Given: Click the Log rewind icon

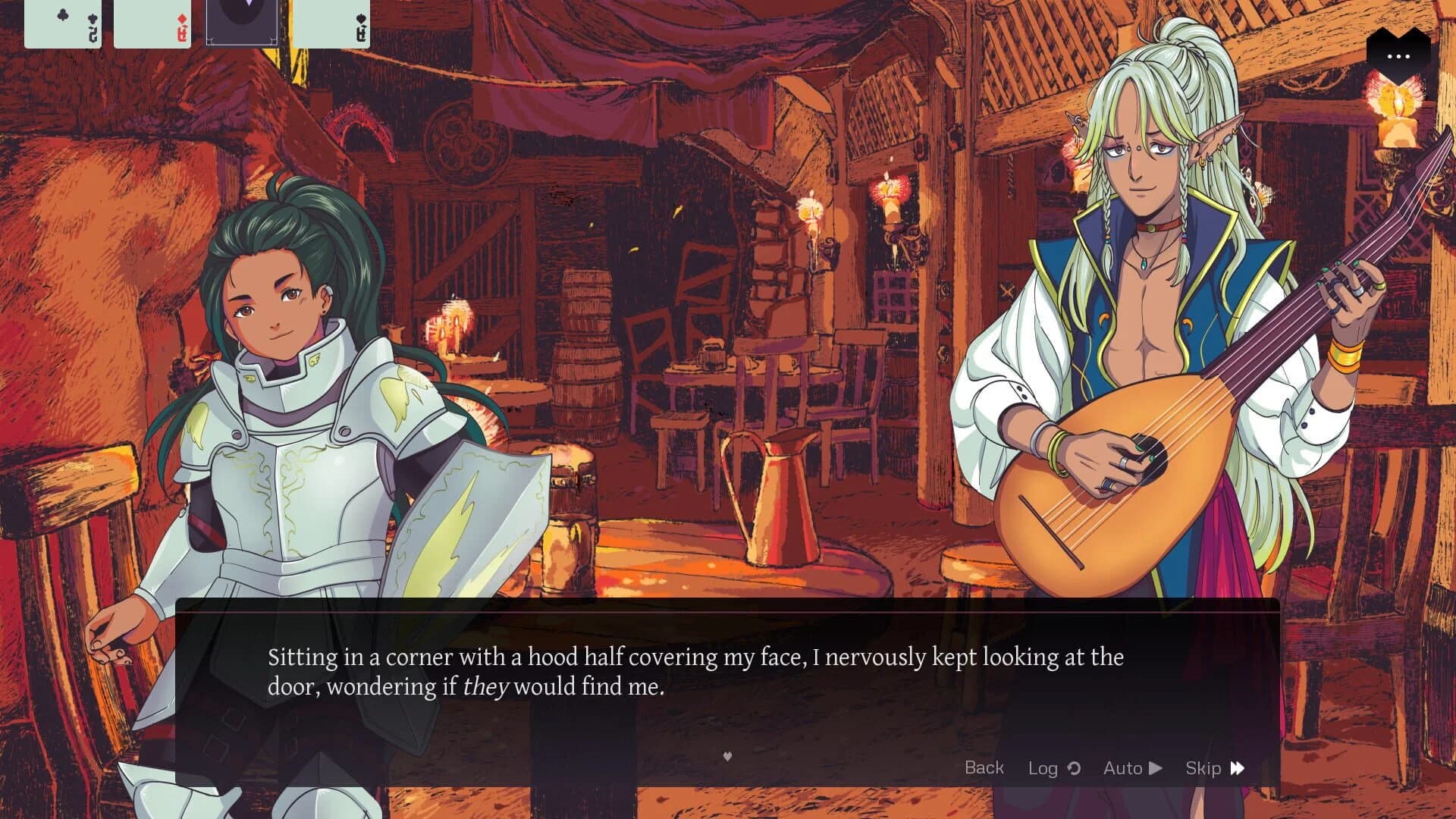Looking at the screenshot, I should pos(1074,767).
